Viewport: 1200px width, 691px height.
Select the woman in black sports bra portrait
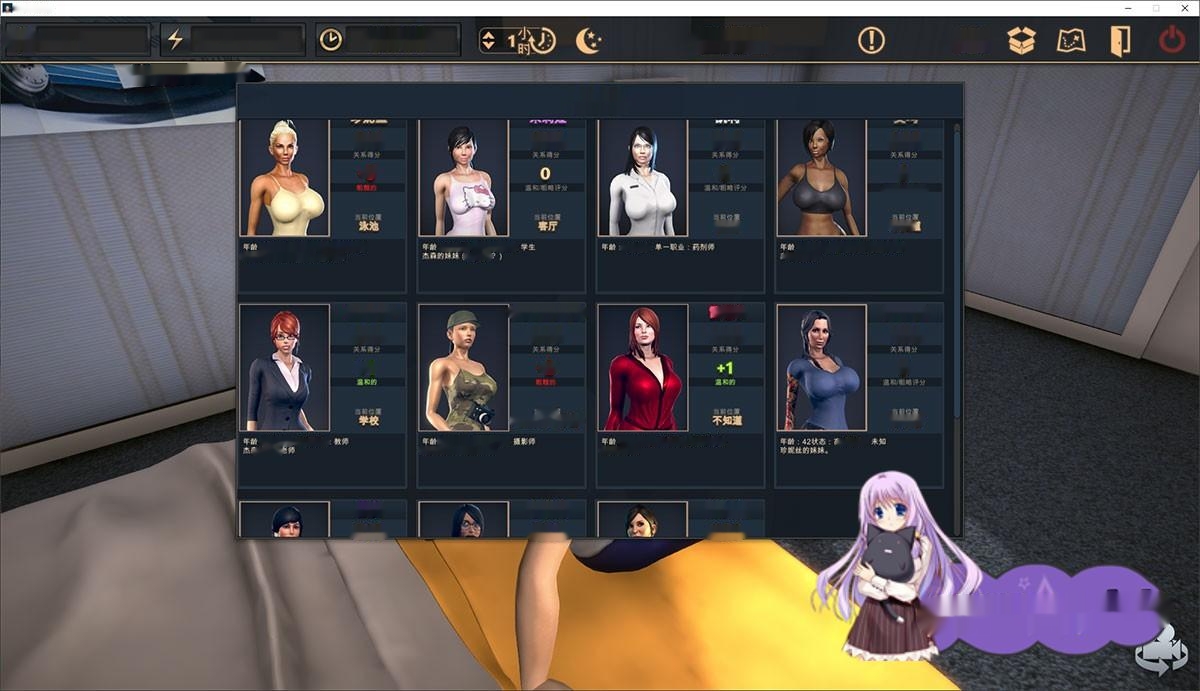pyautogui.click(x=821, y=178)
